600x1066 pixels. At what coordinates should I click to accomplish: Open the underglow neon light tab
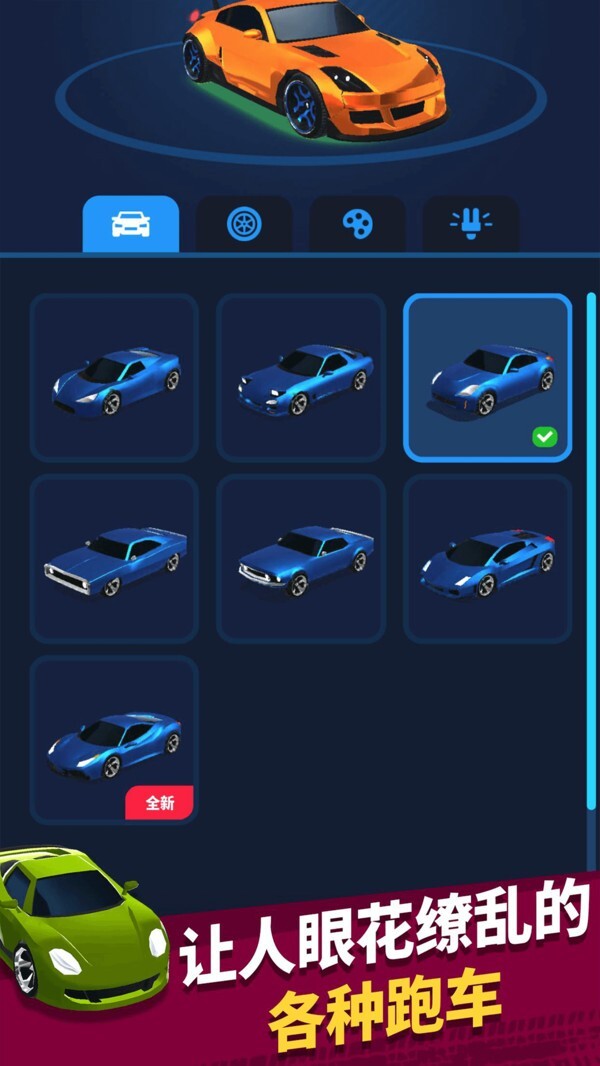pyautogui.click(x=470, y=224)
